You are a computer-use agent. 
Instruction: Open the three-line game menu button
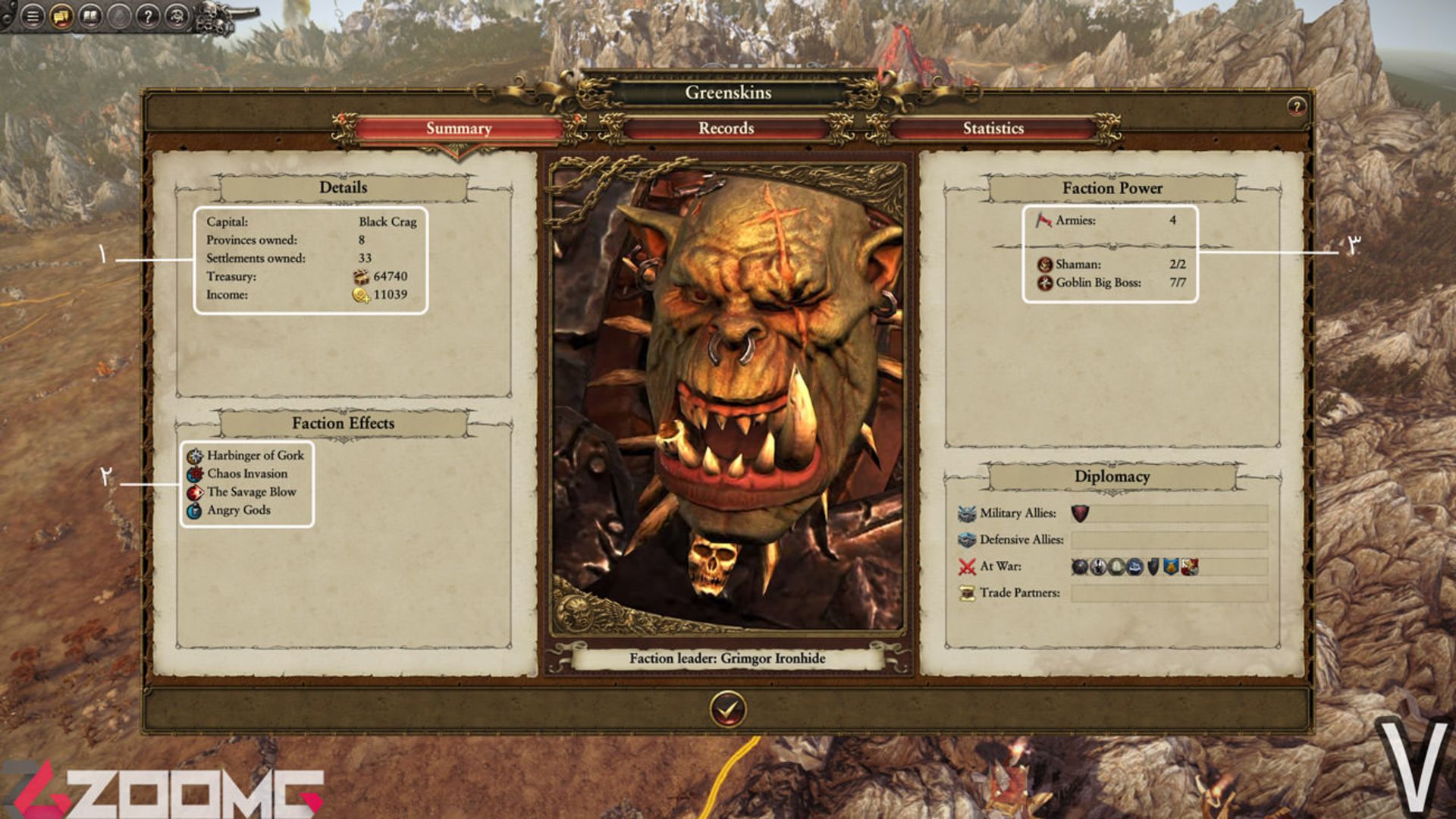pyautogui.click(x=33, y=16)
